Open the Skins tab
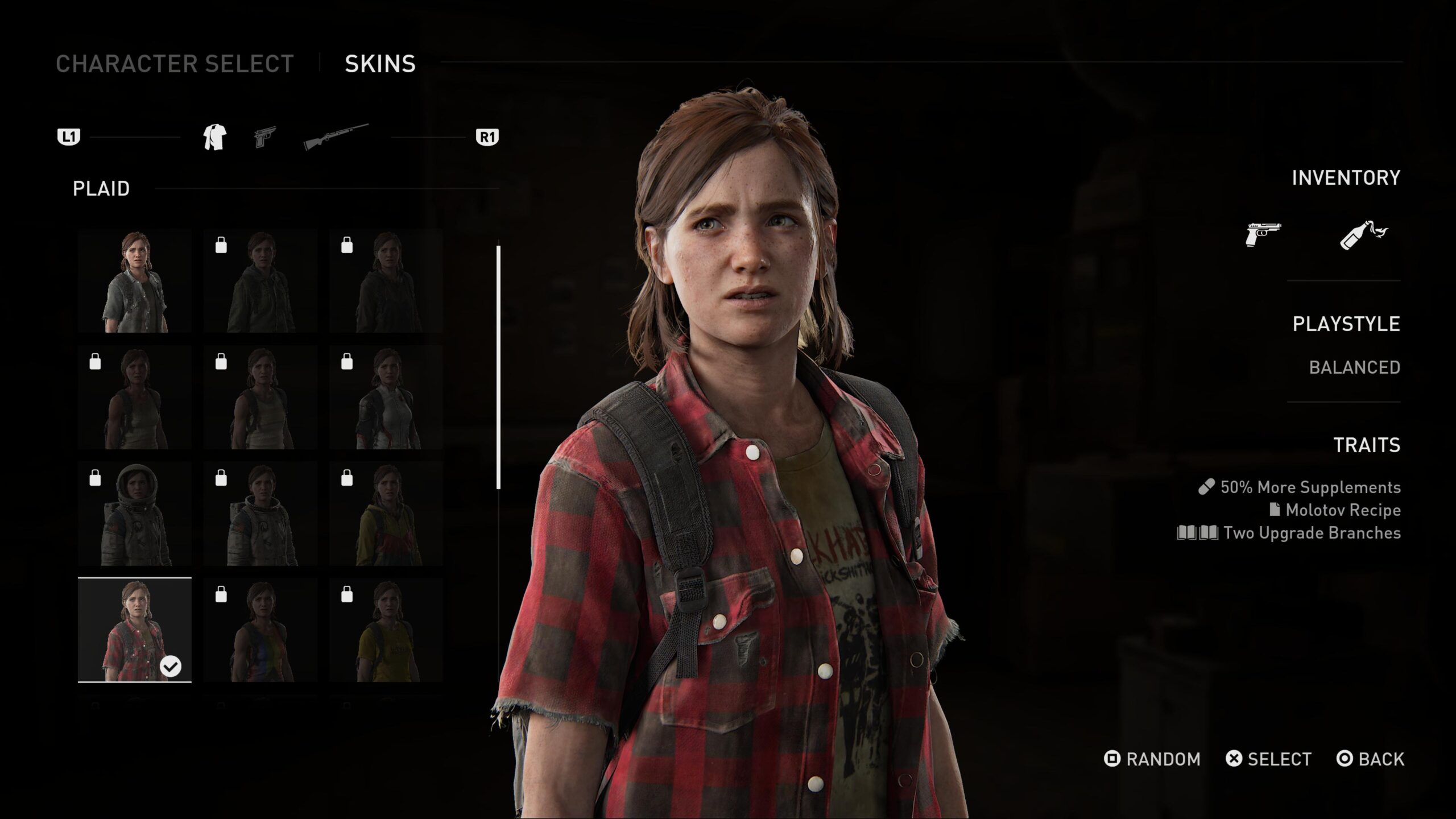Image resolution: width=1456 pixels, height=819 pixels. [380, 64]
